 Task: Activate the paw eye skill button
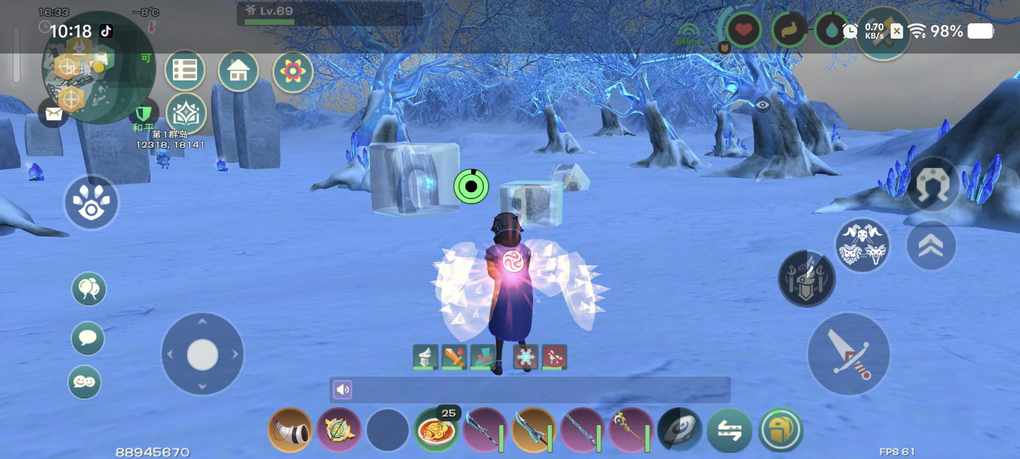click(91, 202)
